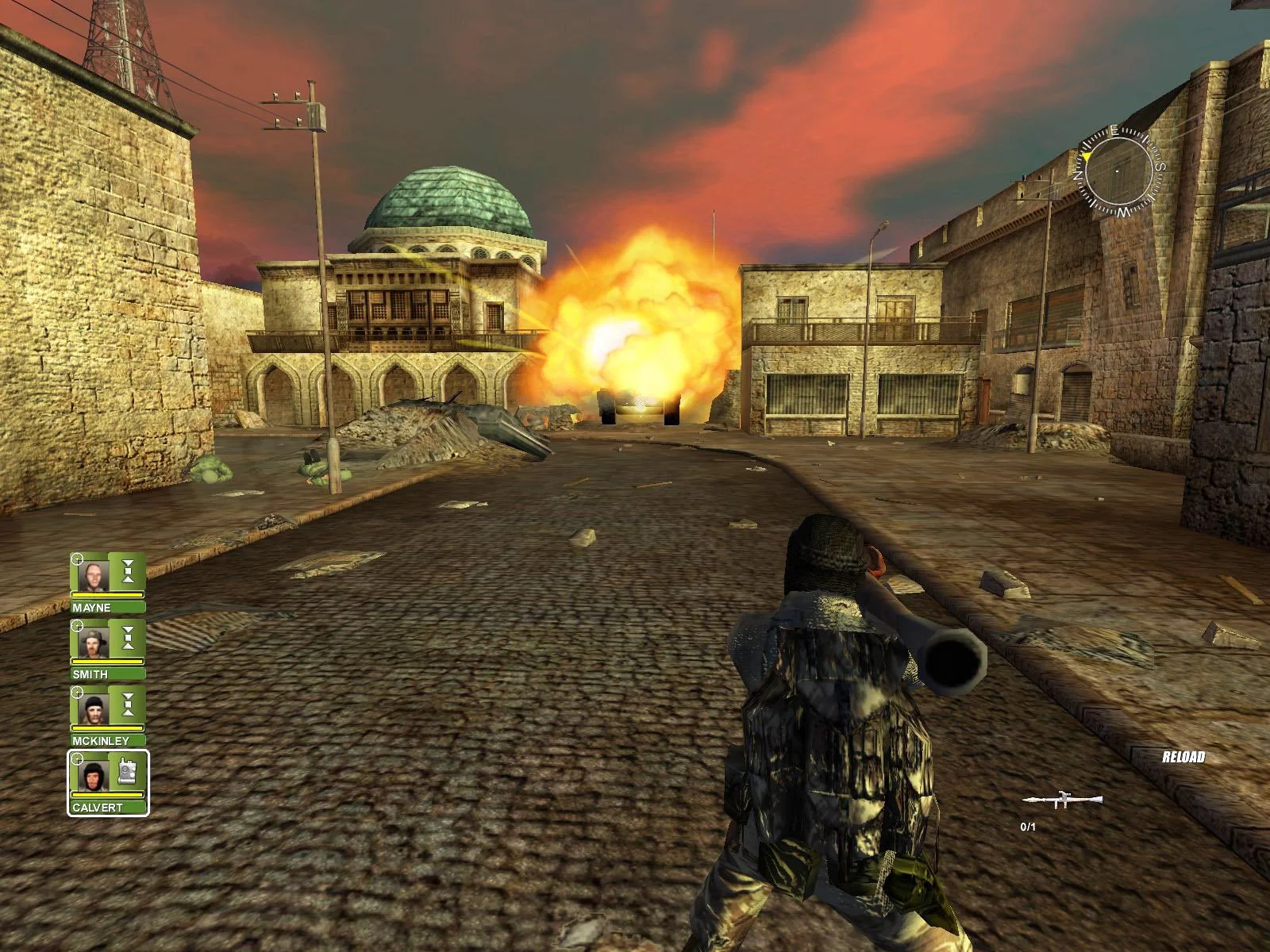Switch to squad member Smith
Viewport: 1270px width, 952px height.
[94, 639]
